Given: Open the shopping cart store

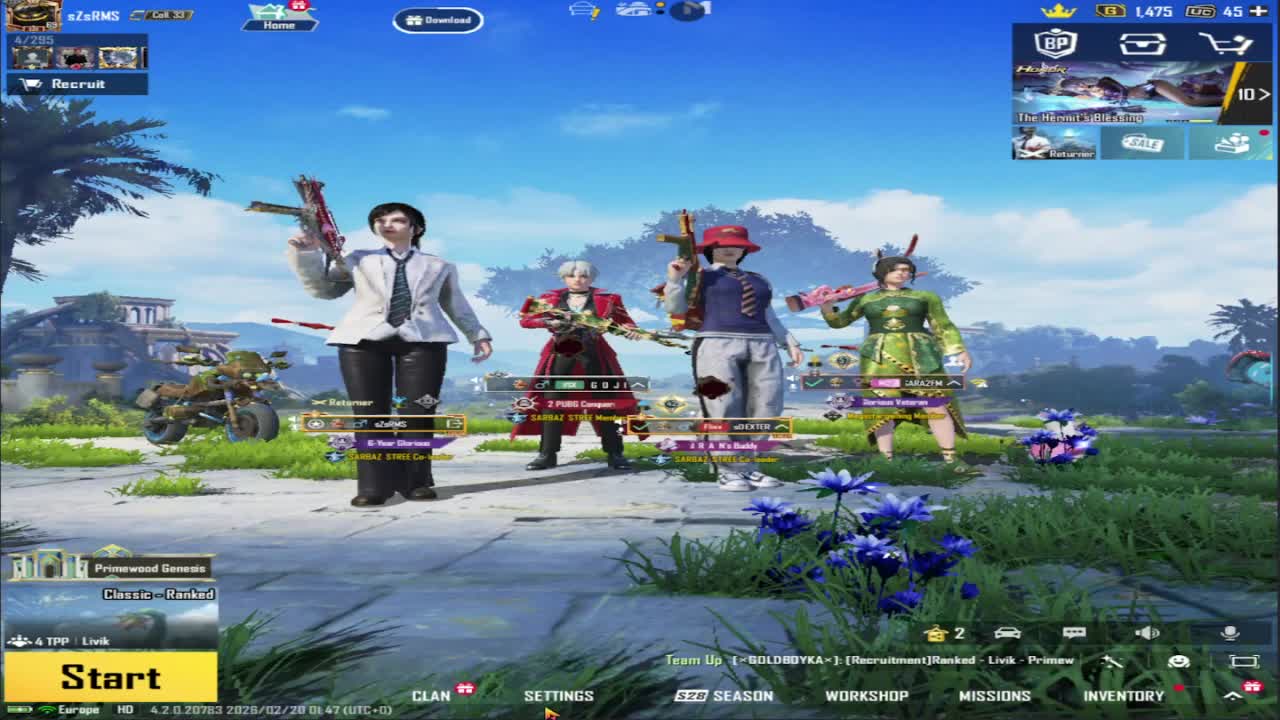Looking at the screenshot, I should coord(1226,44).
